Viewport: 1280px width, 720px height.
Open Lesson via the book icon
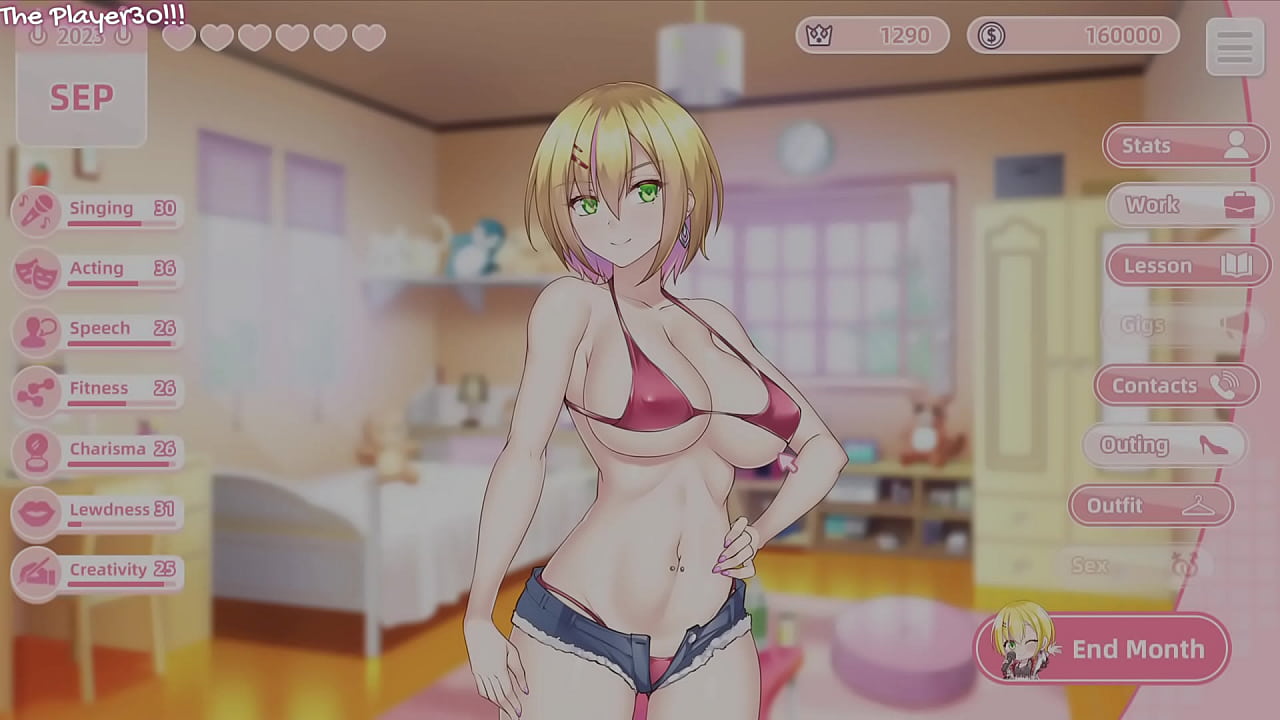click(1238, 265)
